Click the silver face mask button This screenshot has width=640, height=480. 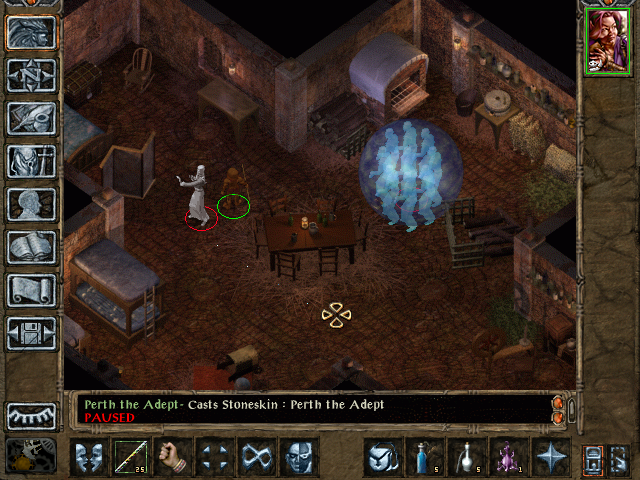point(299,457)
